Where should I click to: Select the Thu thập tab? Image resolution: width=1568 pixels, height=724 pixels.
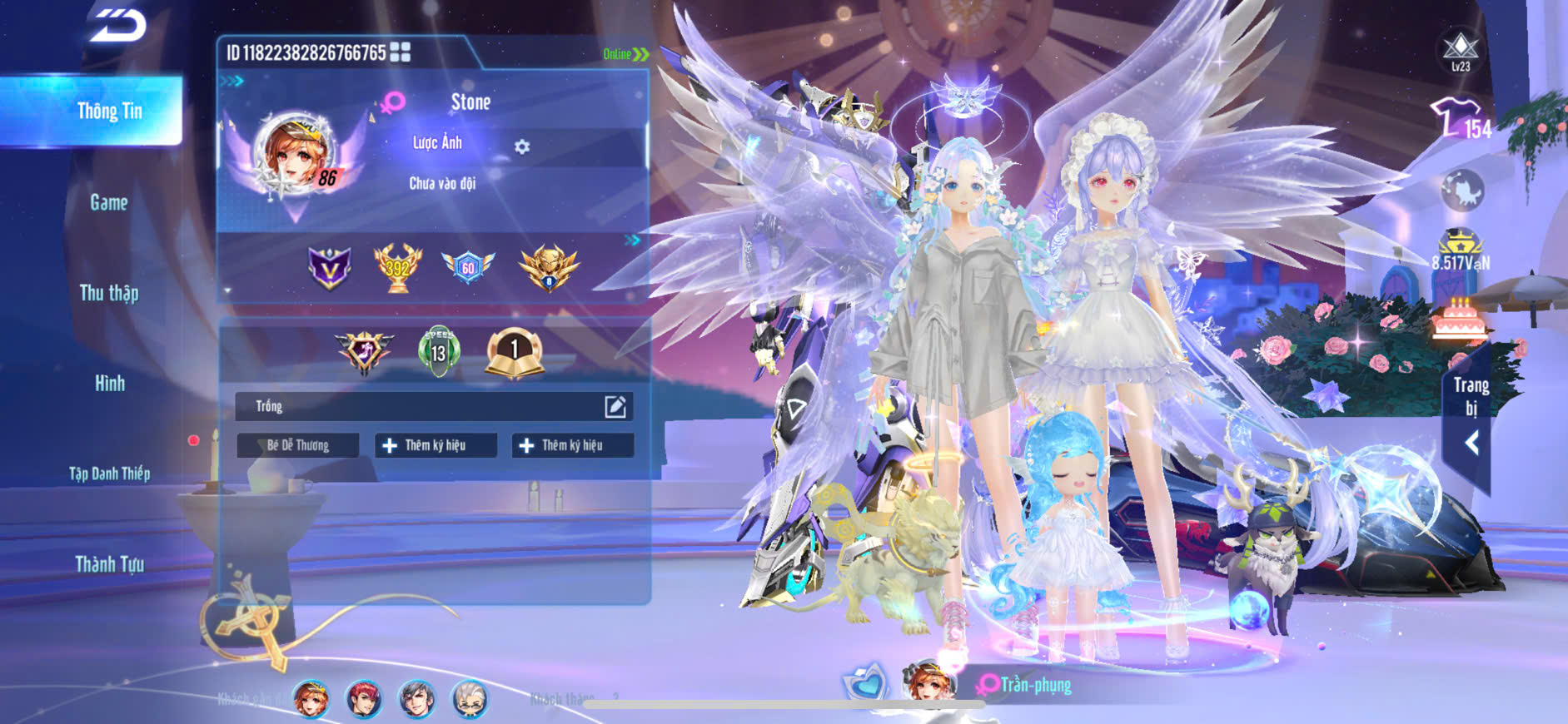(109, 293)
